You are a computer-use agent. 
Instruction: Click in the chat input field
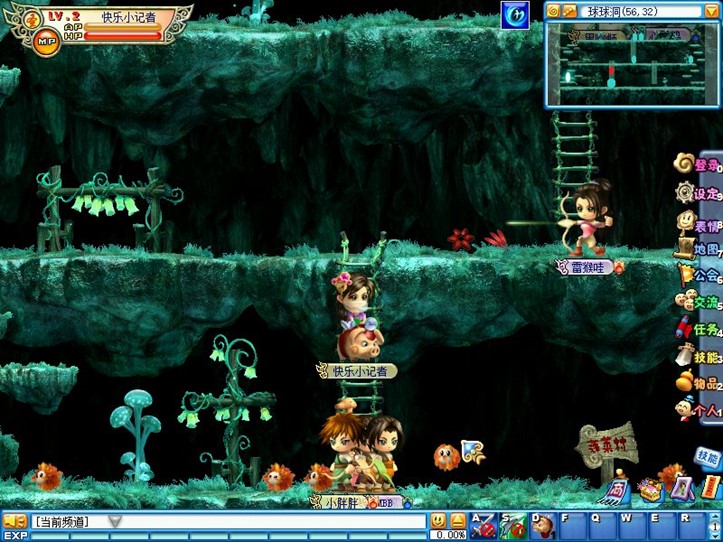270,521
